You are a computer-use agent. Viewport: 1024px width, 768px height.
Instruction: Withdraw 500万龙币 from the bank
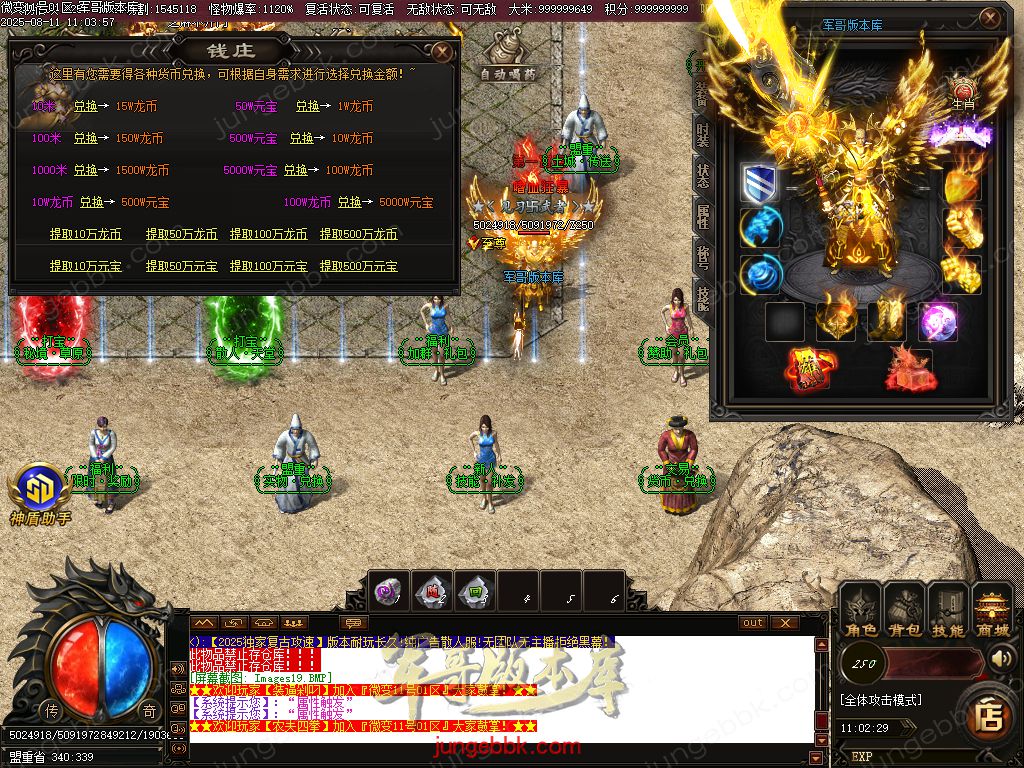pyautogui.click(x=358, y=234)
